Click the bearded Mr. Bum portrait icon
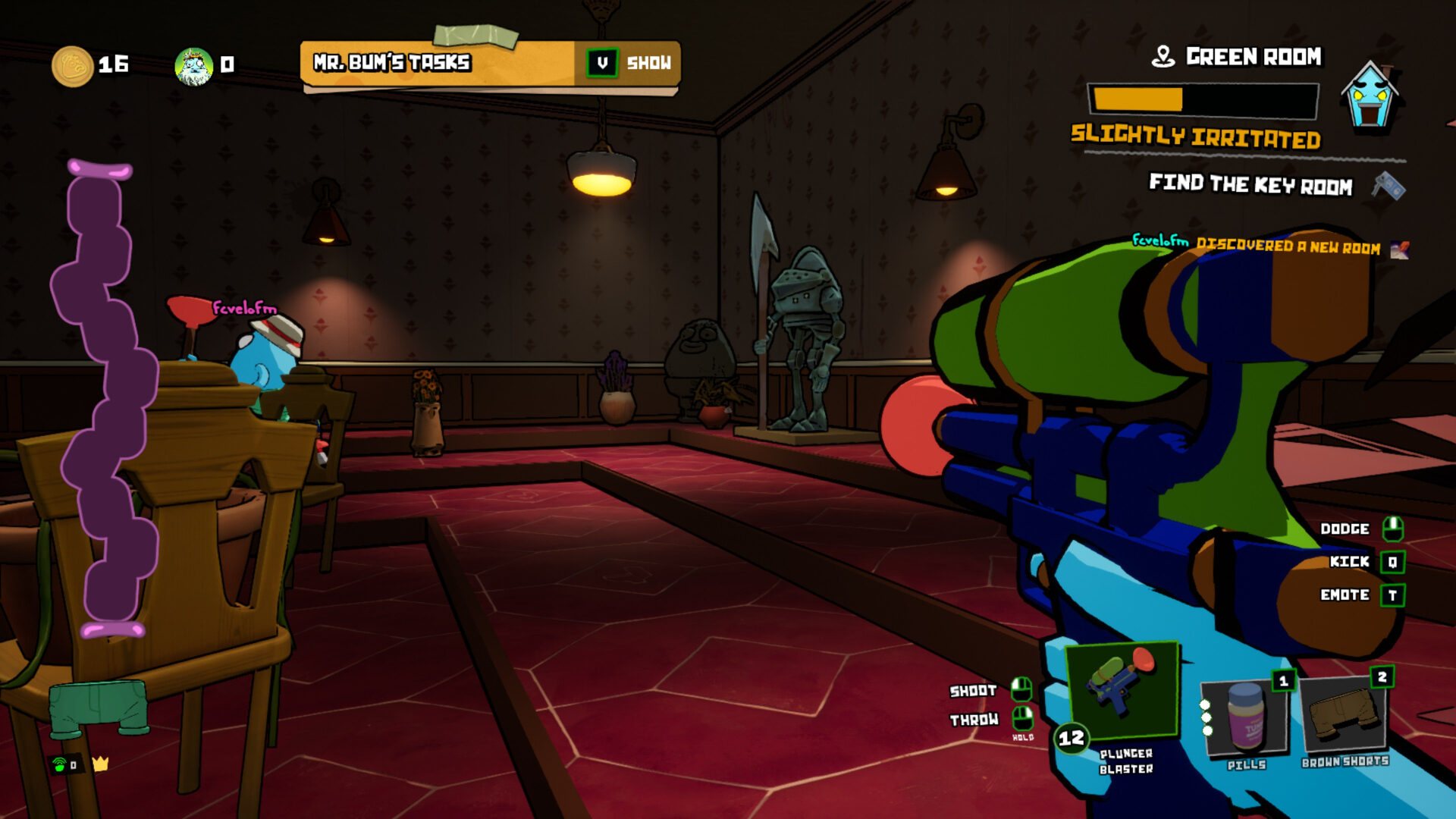This screenshot has height=819, width=1456. coord(194,66)
